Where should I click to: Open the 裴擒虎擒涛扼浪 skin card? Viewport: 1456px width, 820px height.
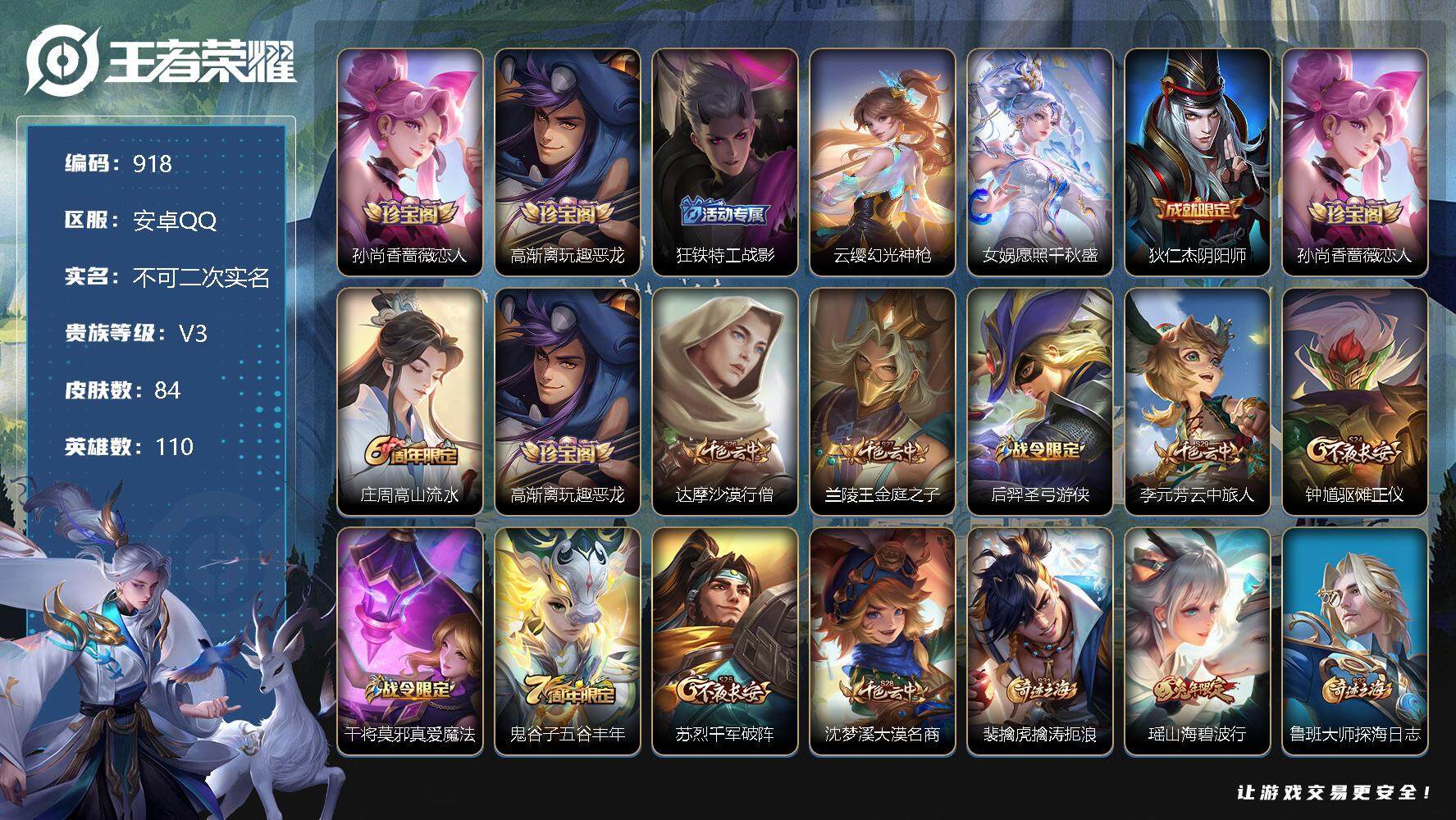pos(1040,640)
